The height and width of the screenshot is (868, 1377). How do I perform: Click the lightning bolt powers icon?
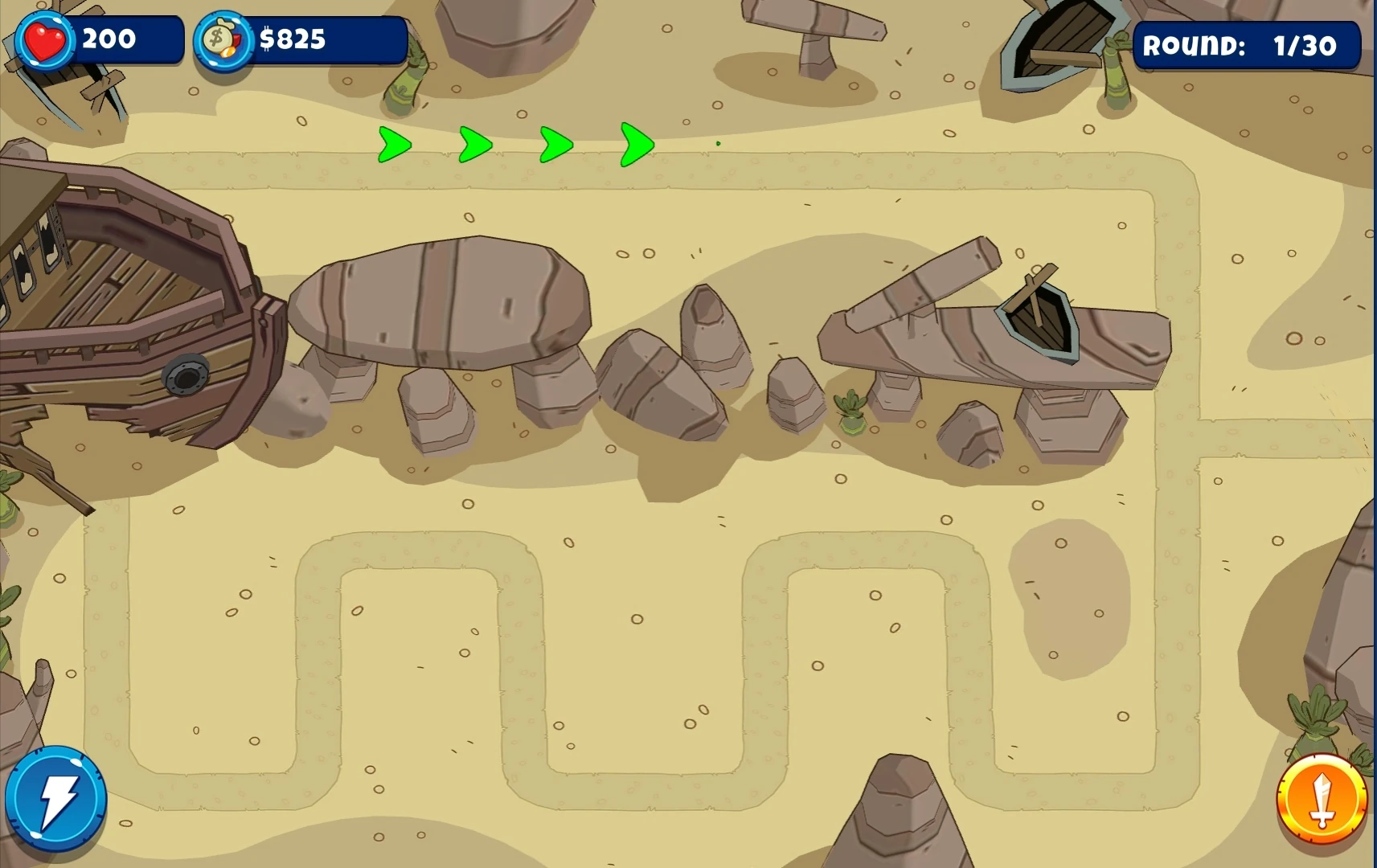(58, 798)
